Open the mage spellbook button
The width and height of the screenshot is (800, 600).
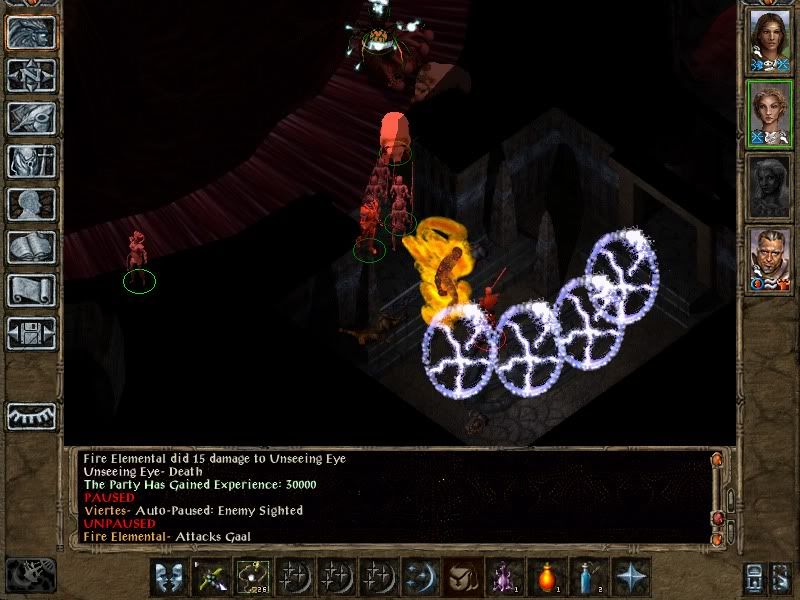pos(31,247)
